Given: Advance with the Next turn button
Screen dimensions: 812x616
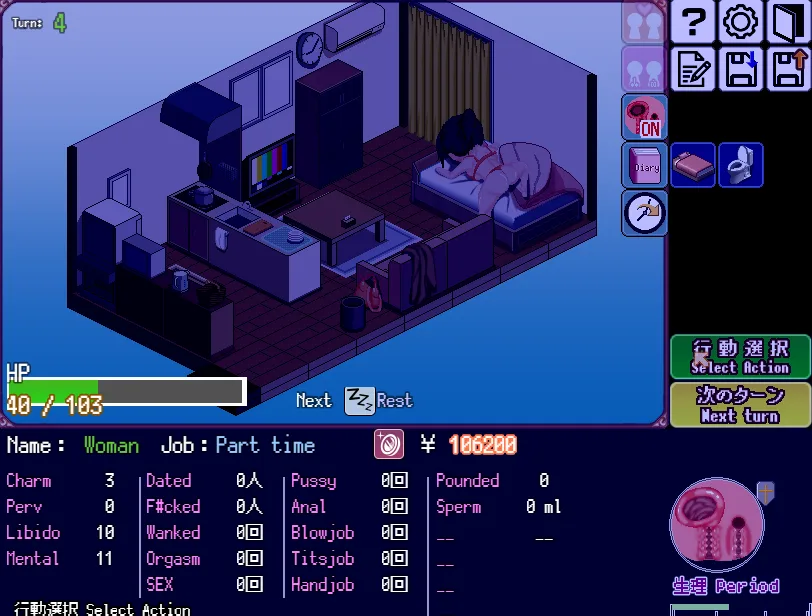Looking at the screenshot, I should click(740, 405).
